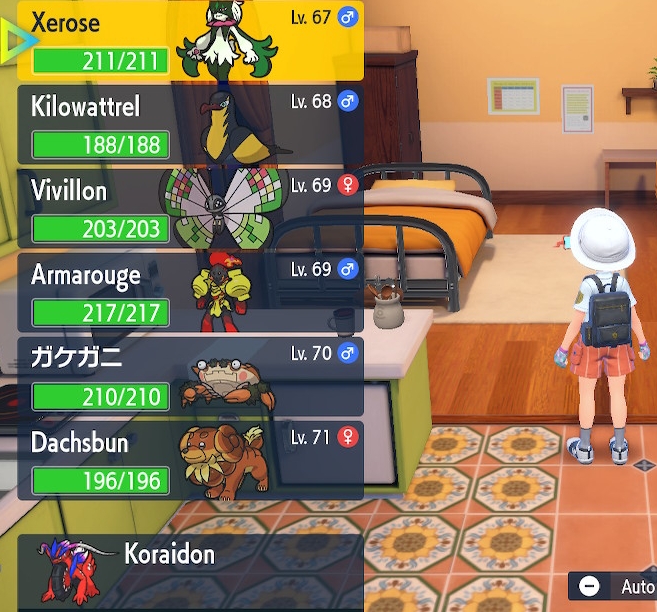Choose Kilowattrel from the party
Viewport: 657px width, 612px height.
[x=190, y=124]
